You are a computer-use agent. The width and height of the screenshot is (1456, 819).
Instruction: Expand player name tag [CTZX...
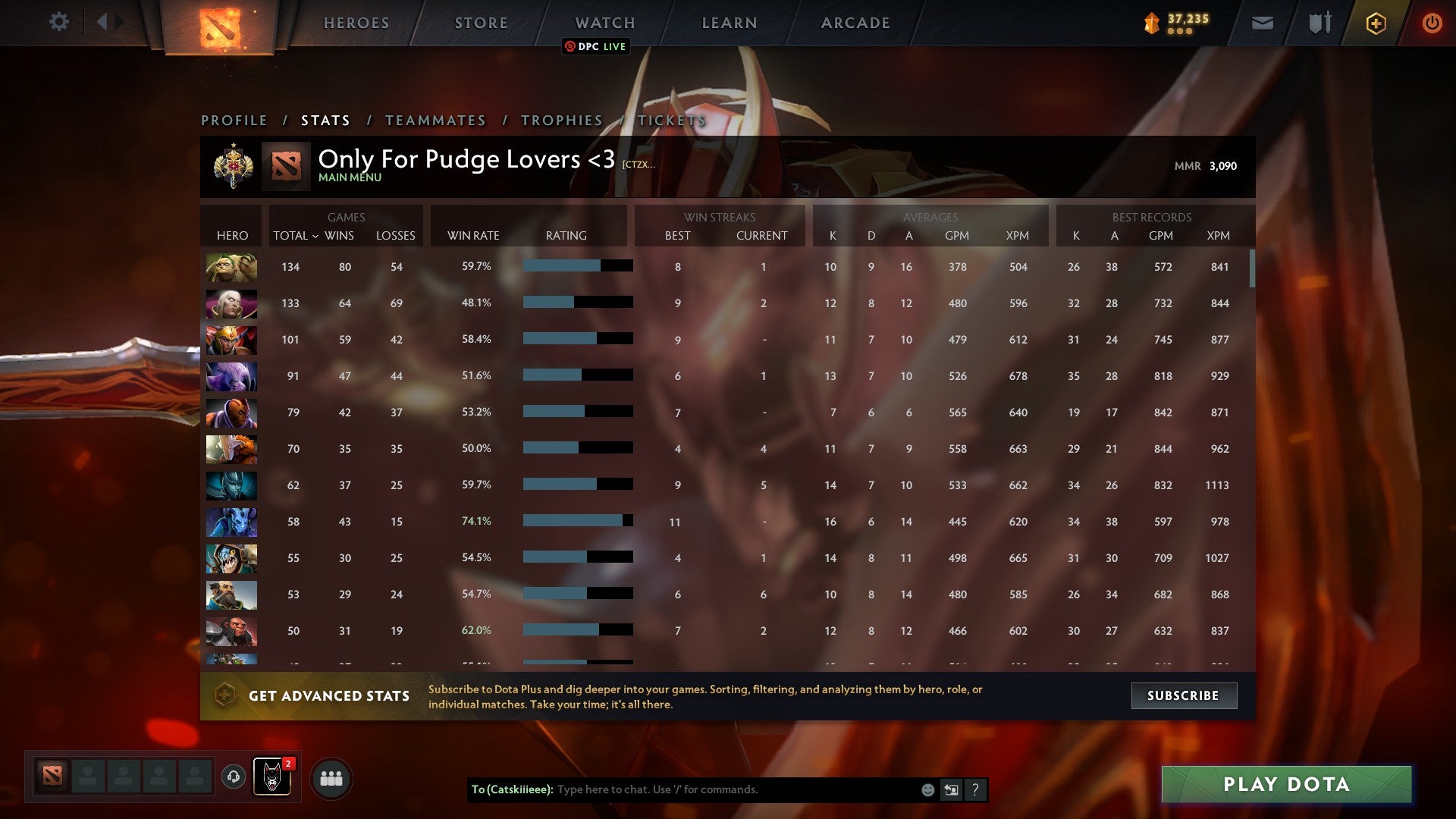tap(638, 164)
